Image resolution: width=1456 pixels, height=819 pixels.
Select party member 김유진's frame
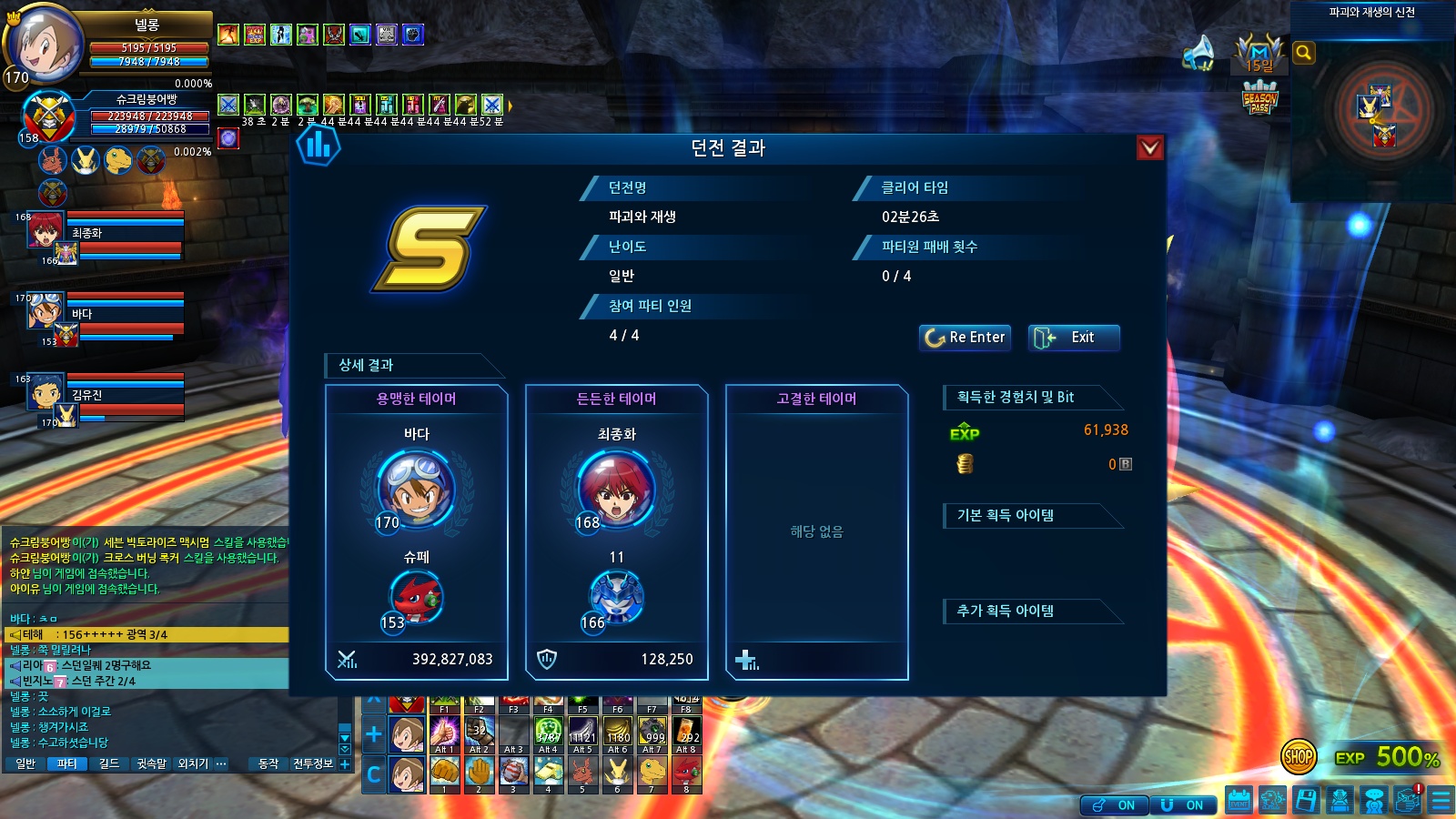tap(109, 397)
